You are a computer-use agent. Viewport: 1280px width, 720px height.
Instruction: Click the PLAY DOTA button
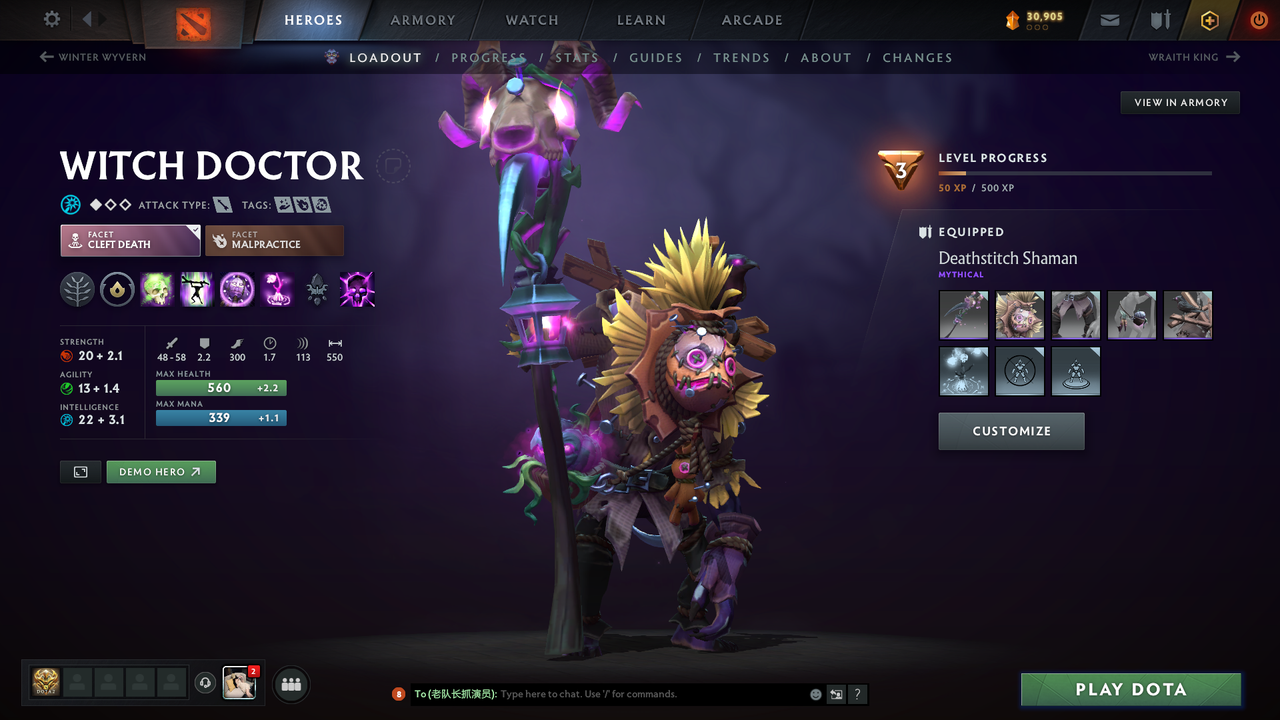pos(1130,689)
